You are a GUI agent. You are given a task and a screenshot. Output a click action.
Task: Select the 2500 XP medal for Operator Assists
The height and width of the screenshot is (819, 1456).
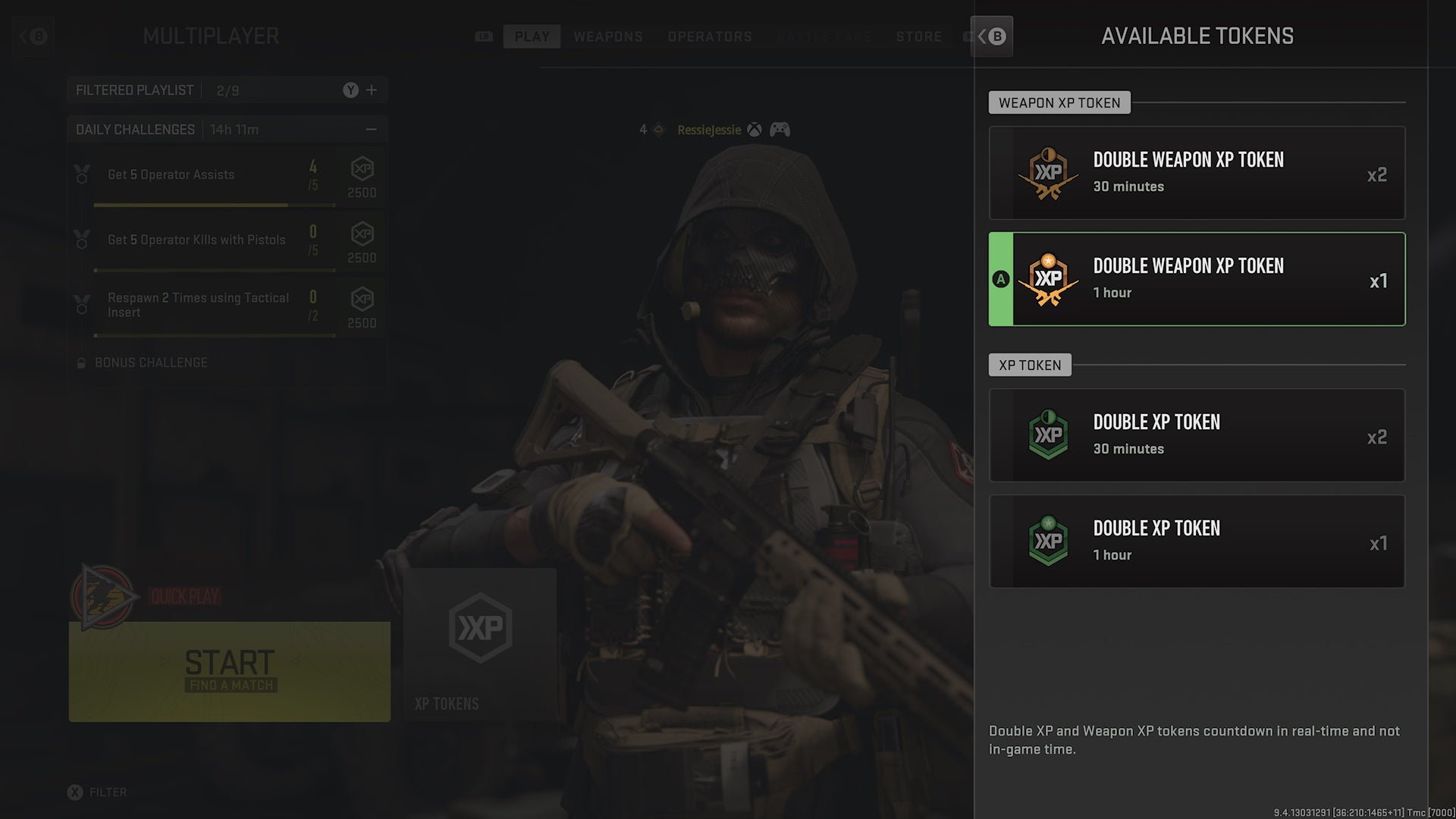pos(361,175)
